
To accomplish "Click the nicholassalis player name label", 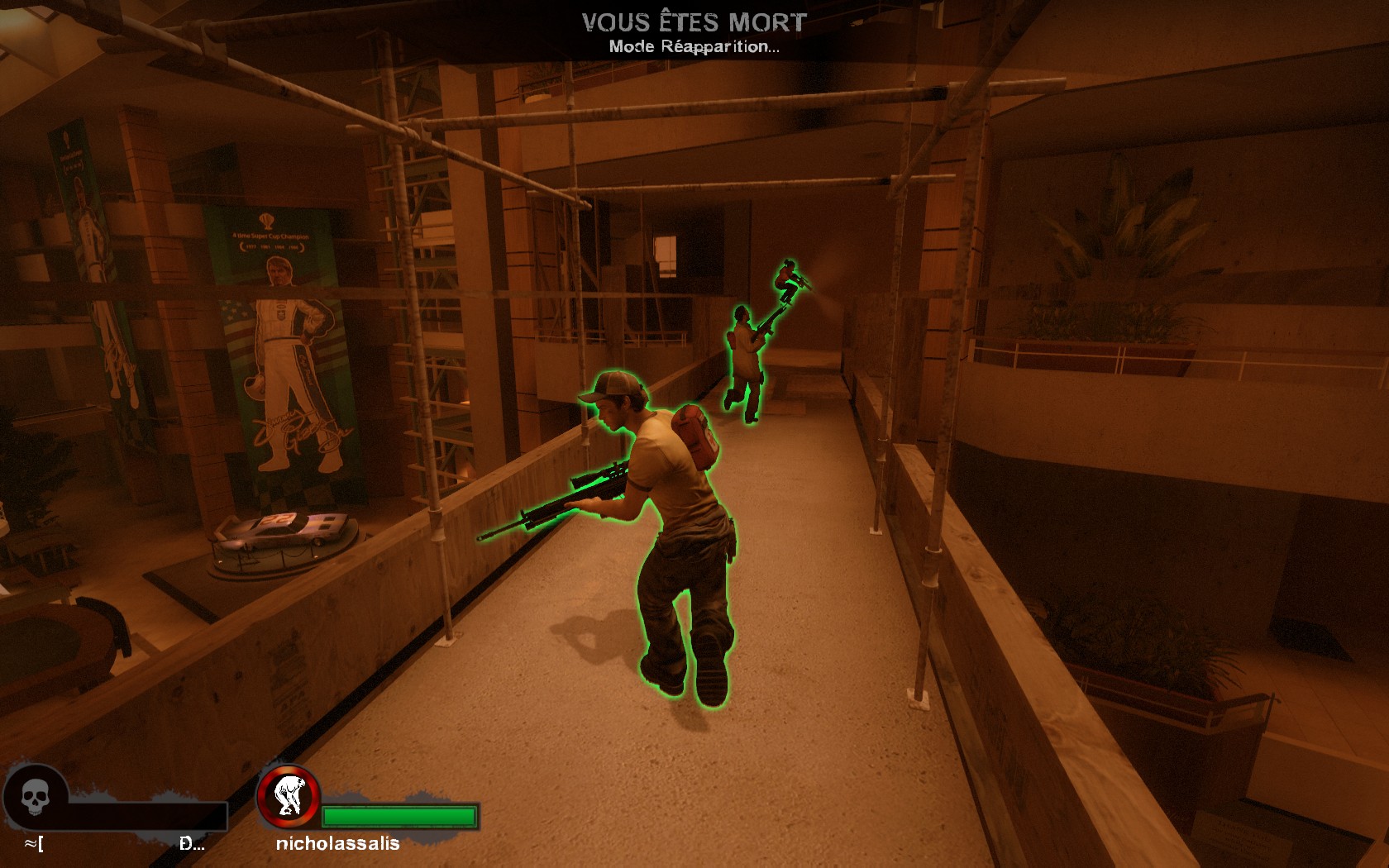I will [x=337, y=843].
